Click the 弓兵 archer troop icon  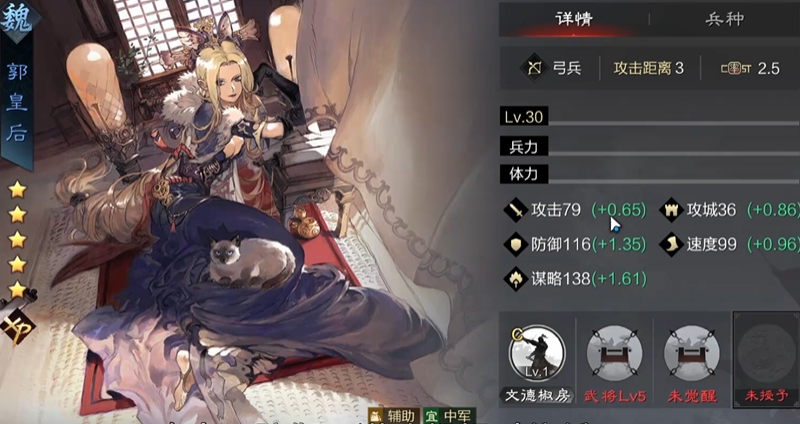click(x=533, y=69)
